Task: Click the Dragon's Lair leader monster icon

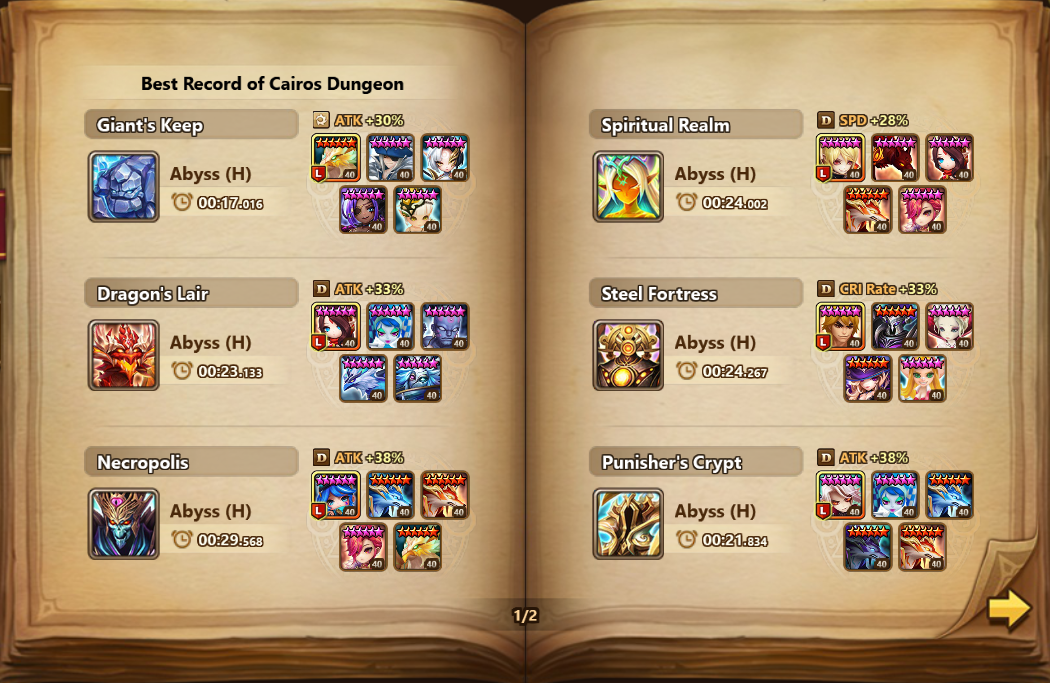Action: coord(336,327)
